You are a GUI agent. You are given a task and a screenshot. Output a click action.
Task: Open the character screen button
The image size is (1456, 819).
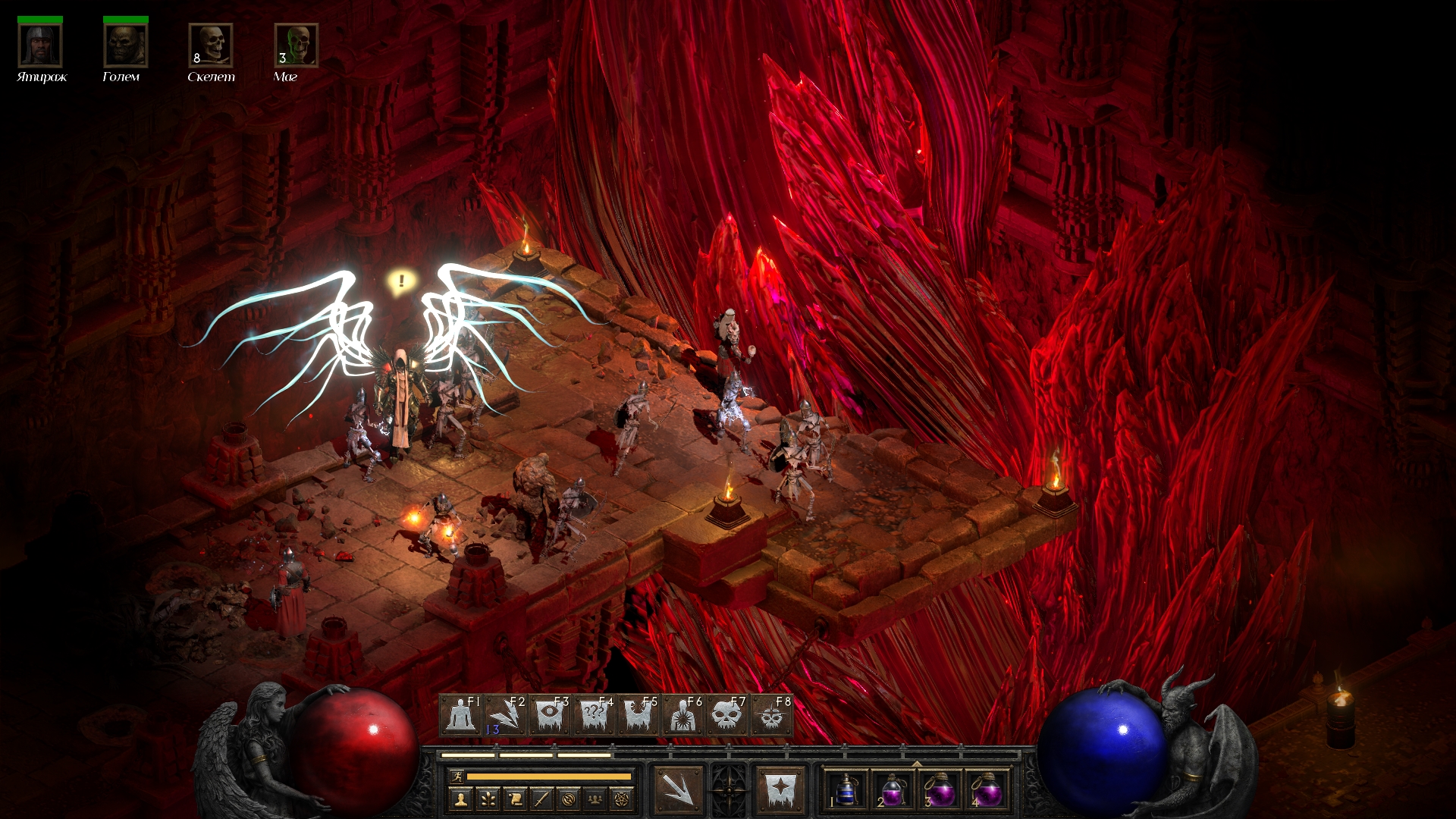point(460,799)
